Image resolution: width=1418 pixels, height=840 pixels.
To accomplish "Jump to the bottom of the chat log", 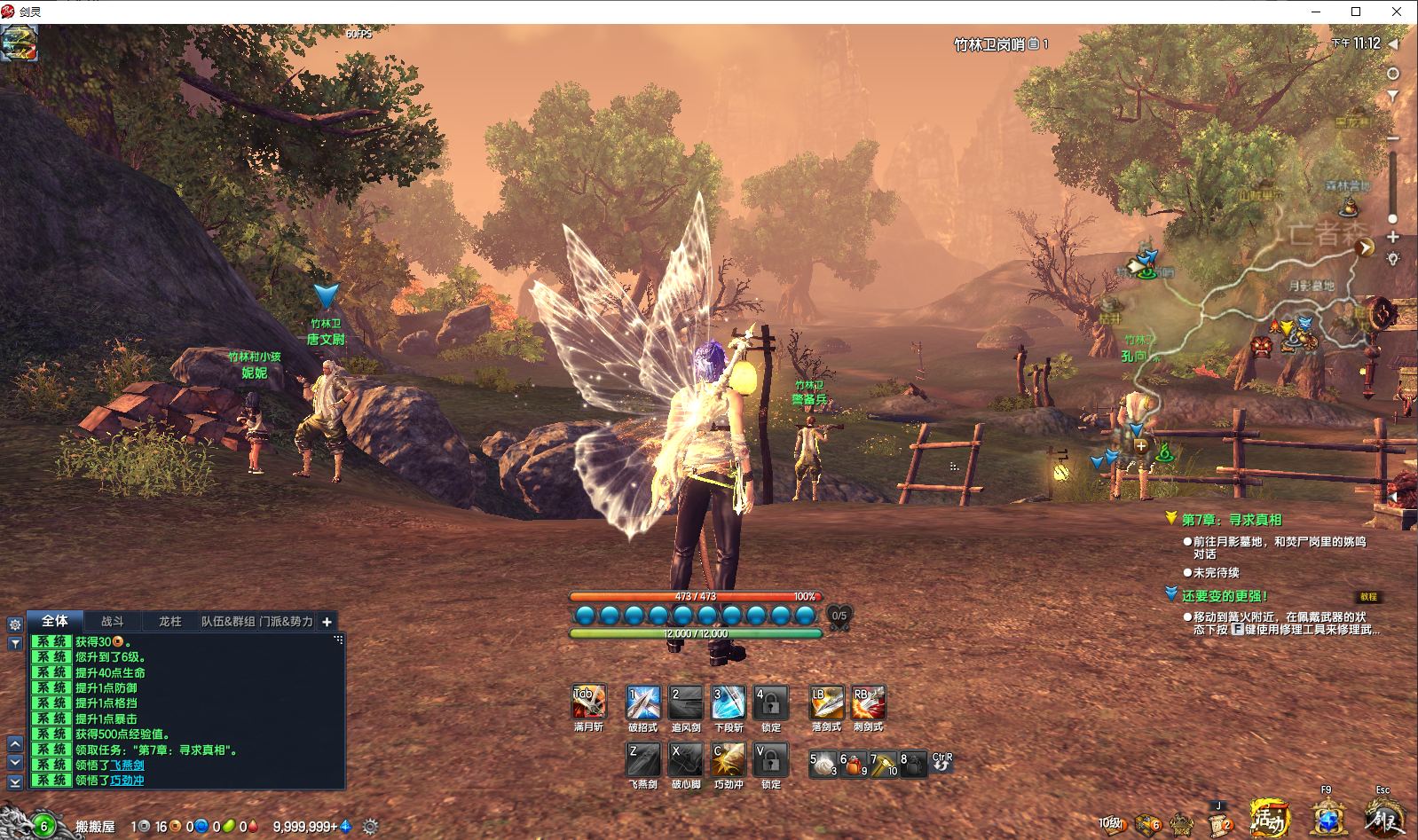I will pyautogui.click(x=15, y=782).
